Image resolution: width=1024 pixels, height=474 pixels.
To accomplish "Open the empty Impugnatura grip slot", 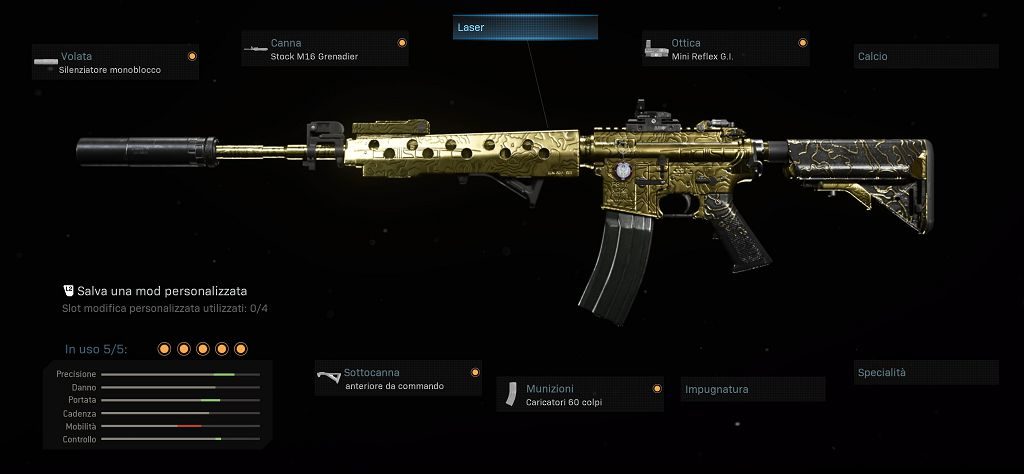I will [752, 389].
